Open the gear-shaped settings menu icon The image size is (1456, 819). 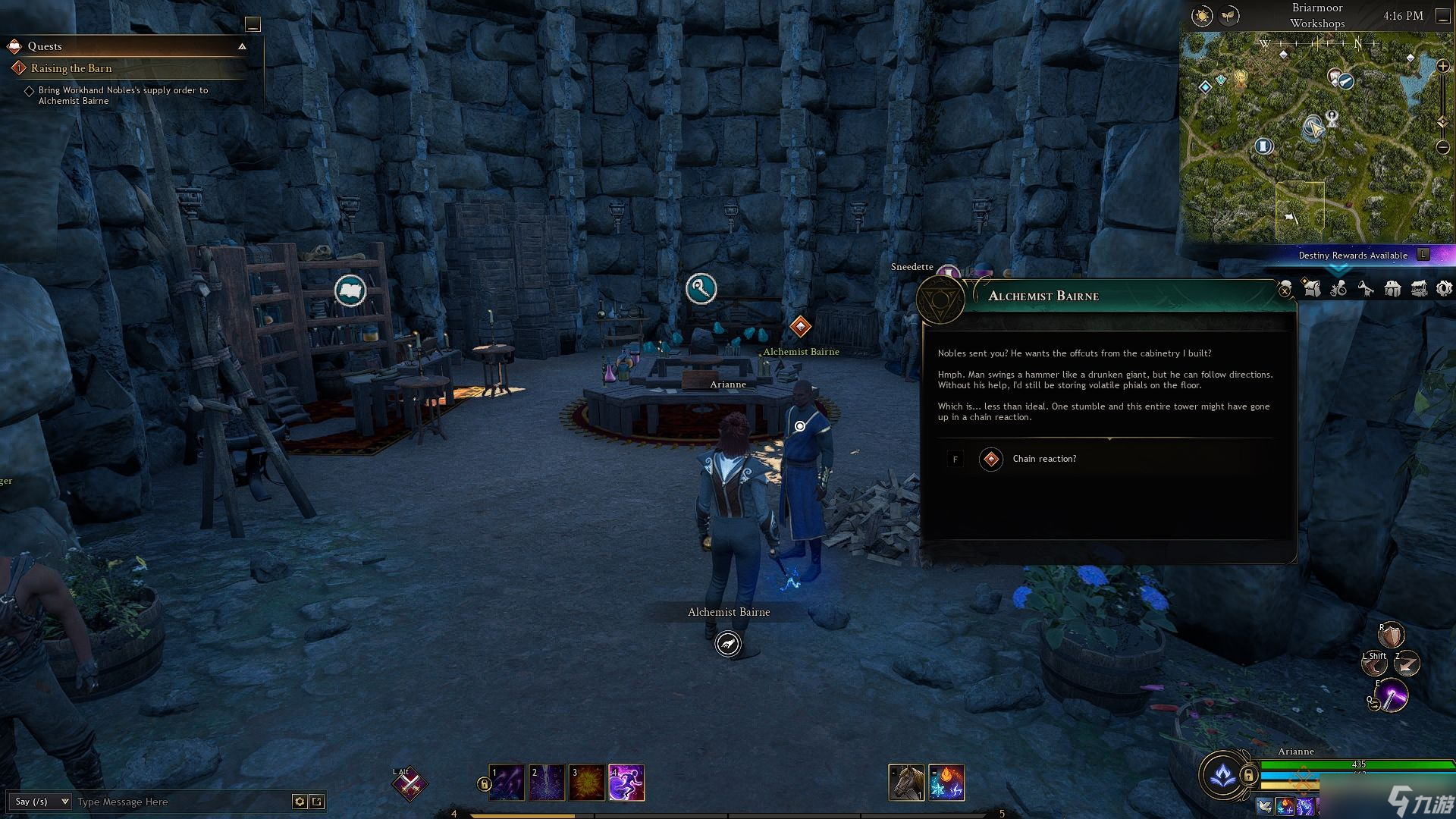coord(1444,288)
